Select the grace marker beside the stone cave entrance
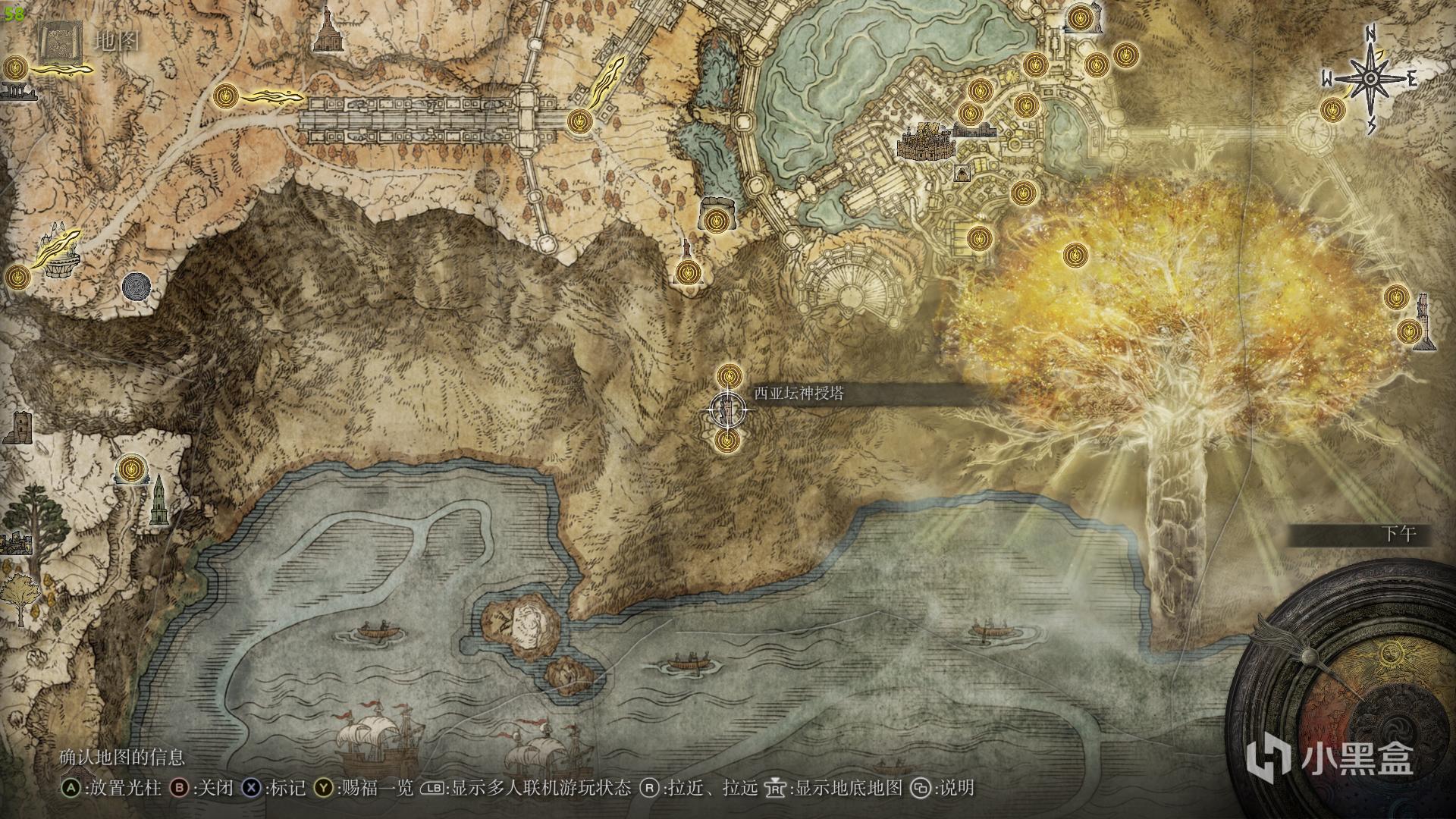 pyautogui.click(x=714, y=221)
